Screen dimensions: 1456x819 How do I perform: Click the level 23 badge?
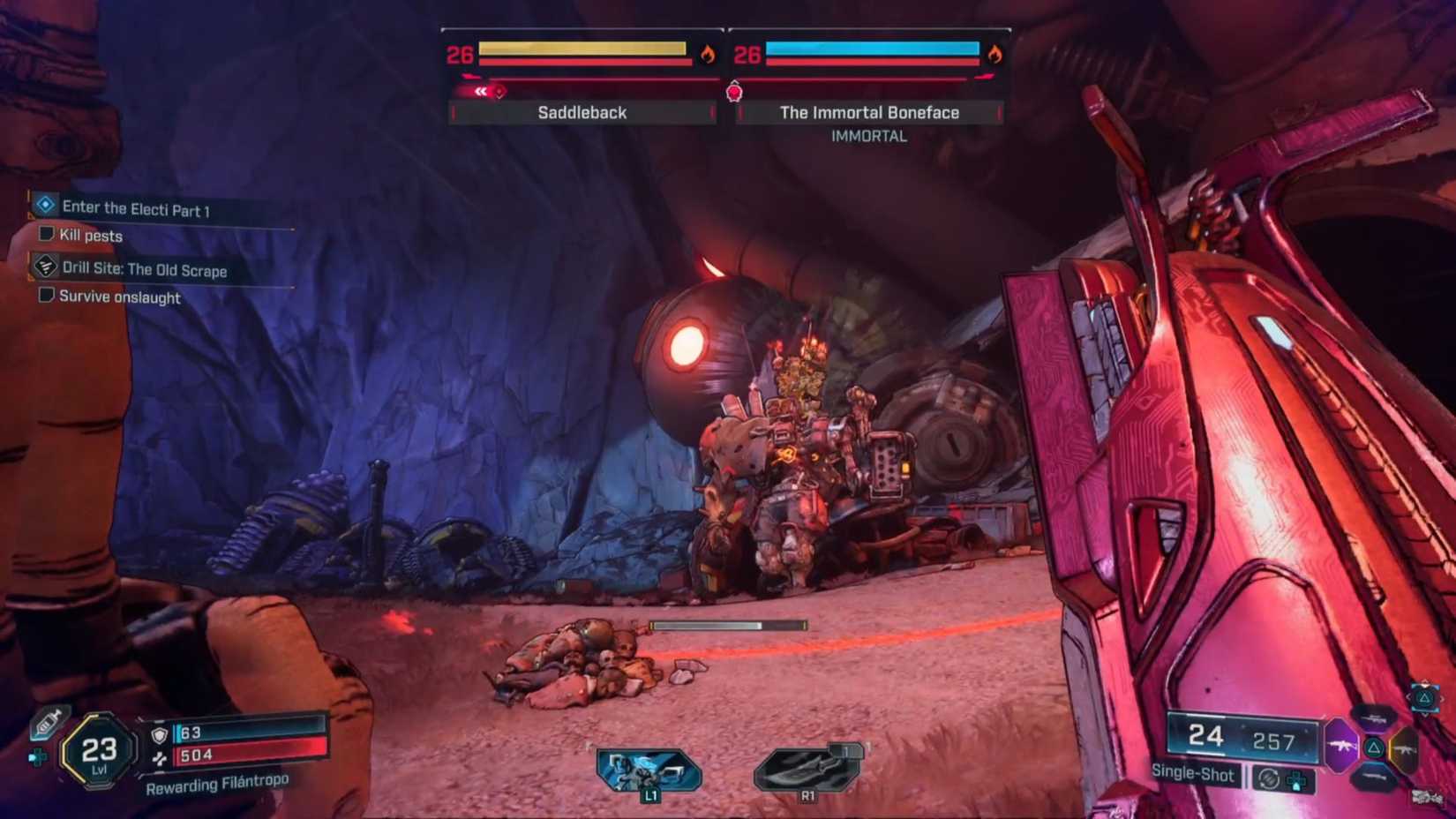click(x=100, y=751)
